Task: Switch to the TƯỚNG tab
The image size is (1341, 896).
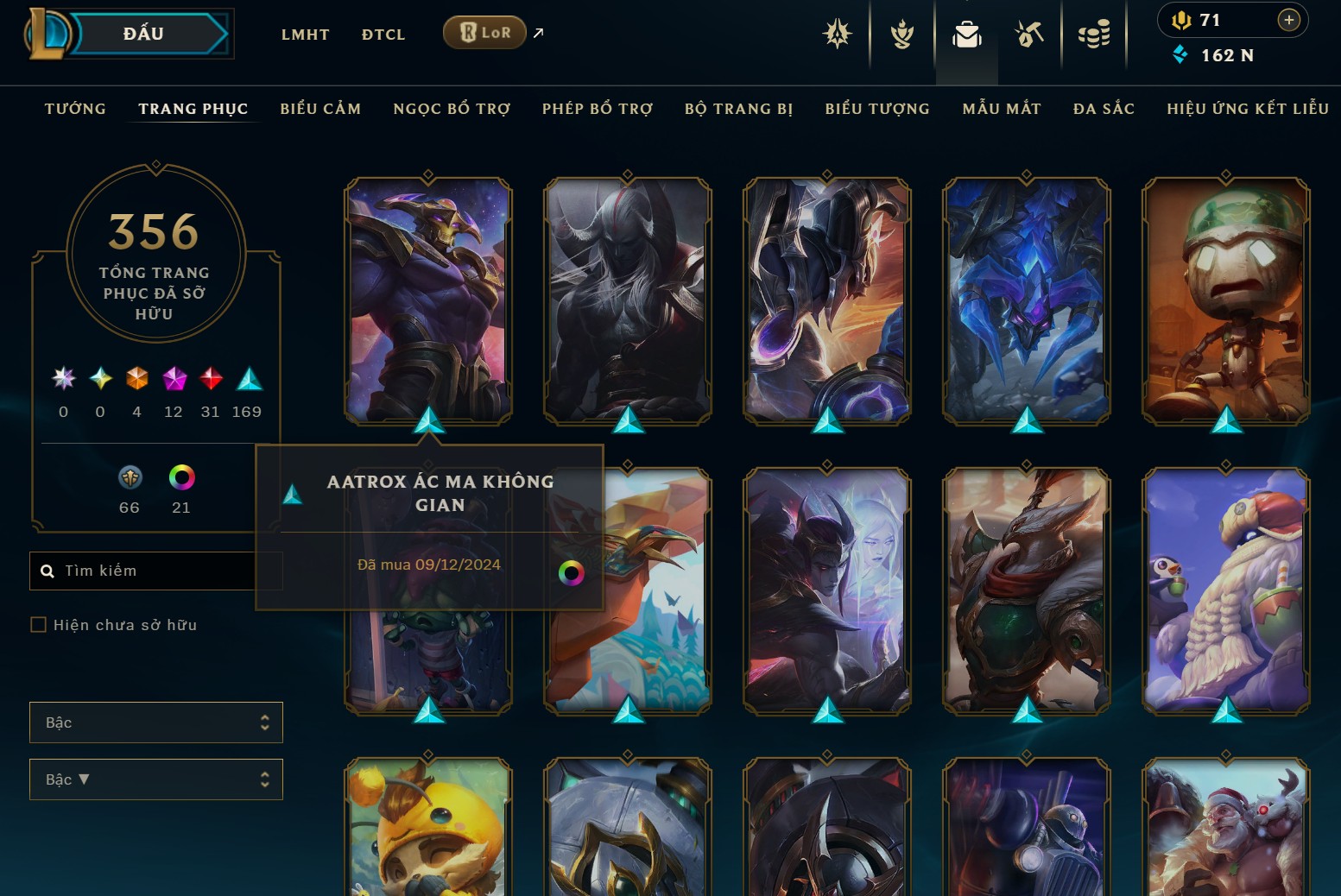Action: pos(75,109)
